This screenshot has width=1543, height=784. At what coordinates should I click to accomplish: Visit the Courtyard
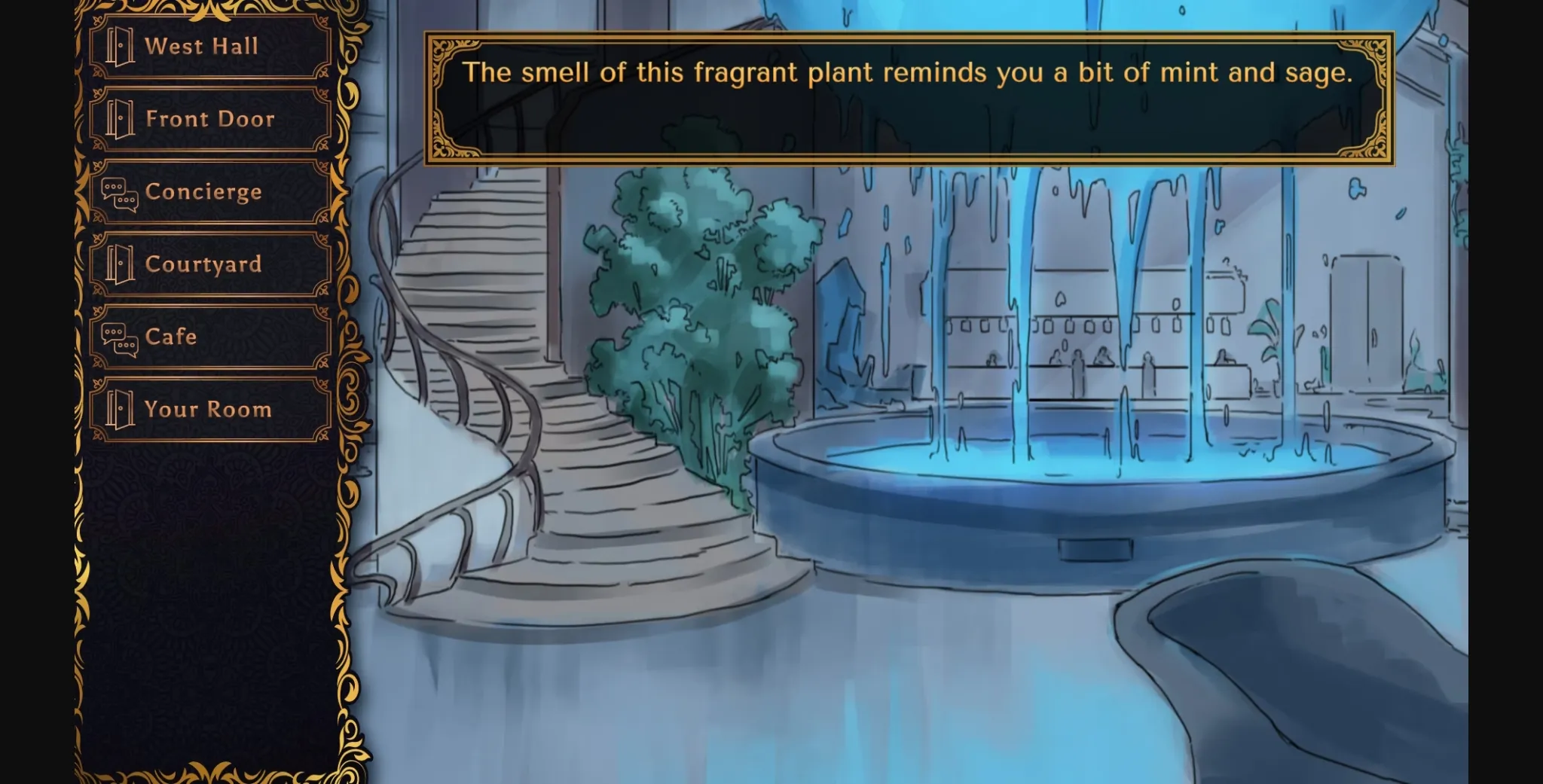click(203, 265)
